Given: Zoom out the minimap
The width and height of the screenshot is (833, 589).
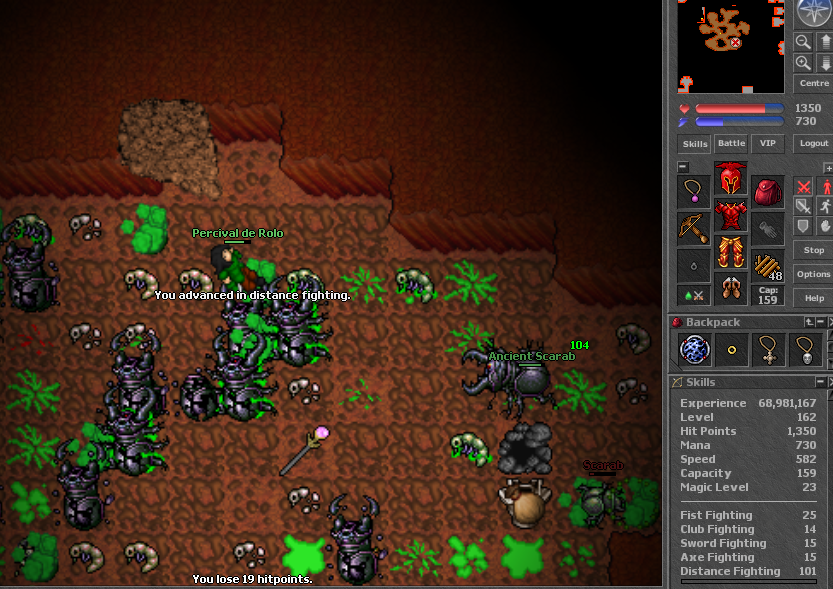Looking at the screenshot, I should click(802, 41).
